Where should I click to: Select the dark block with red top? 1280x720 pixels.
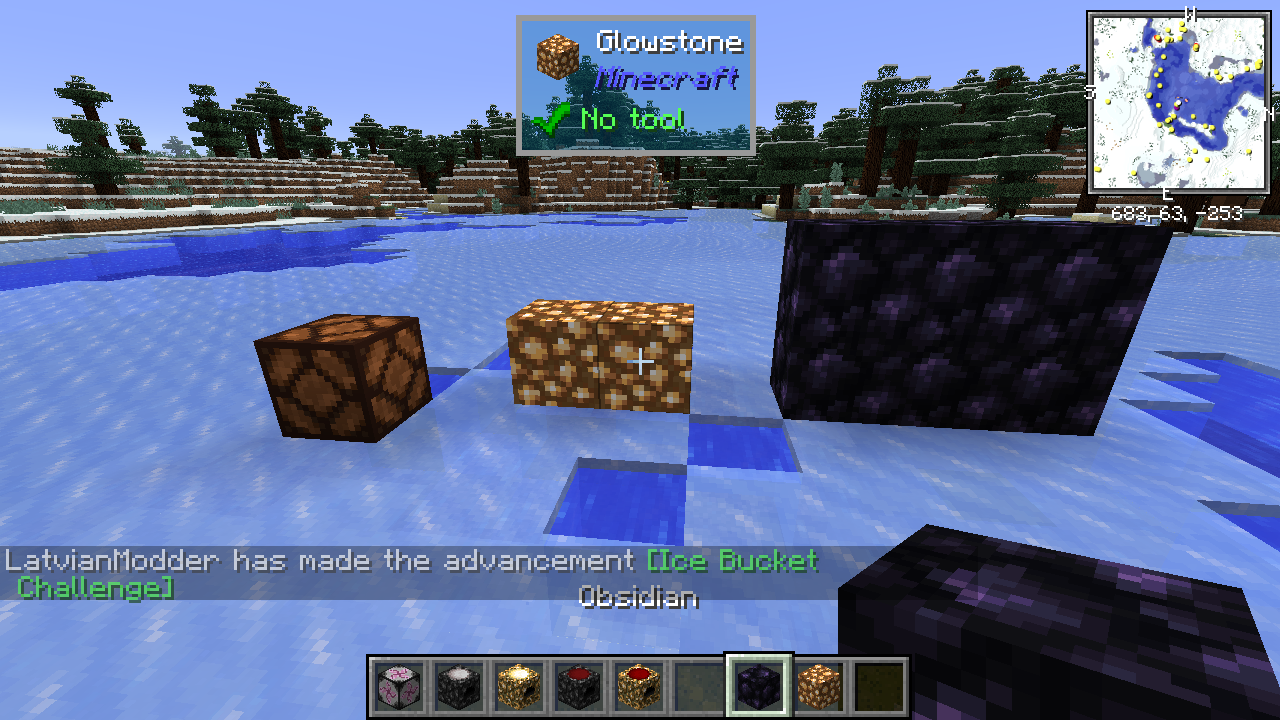click(x=579, y=687)
